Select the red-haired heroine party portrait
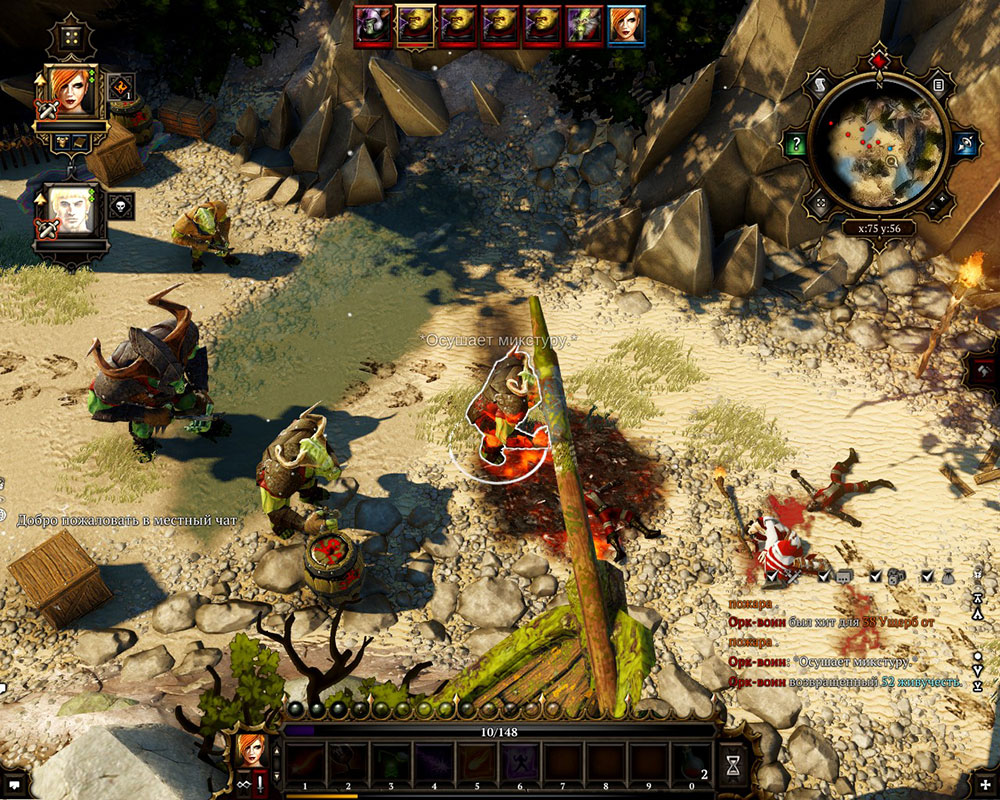1000x800 pixels. click(x=72, y=90)
